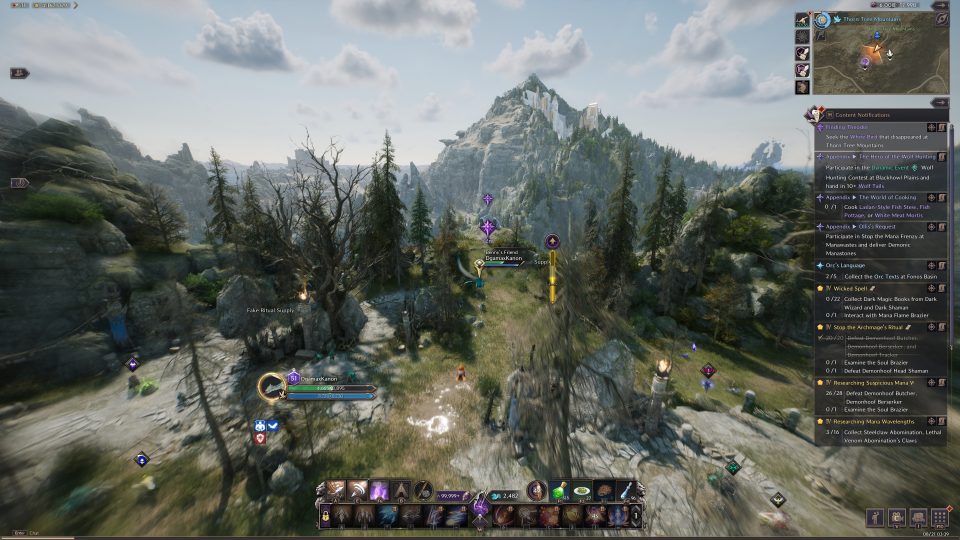The image size is (960, 540).
Task: Open the grid-shaped main menu button
Action: pos(939,517)
